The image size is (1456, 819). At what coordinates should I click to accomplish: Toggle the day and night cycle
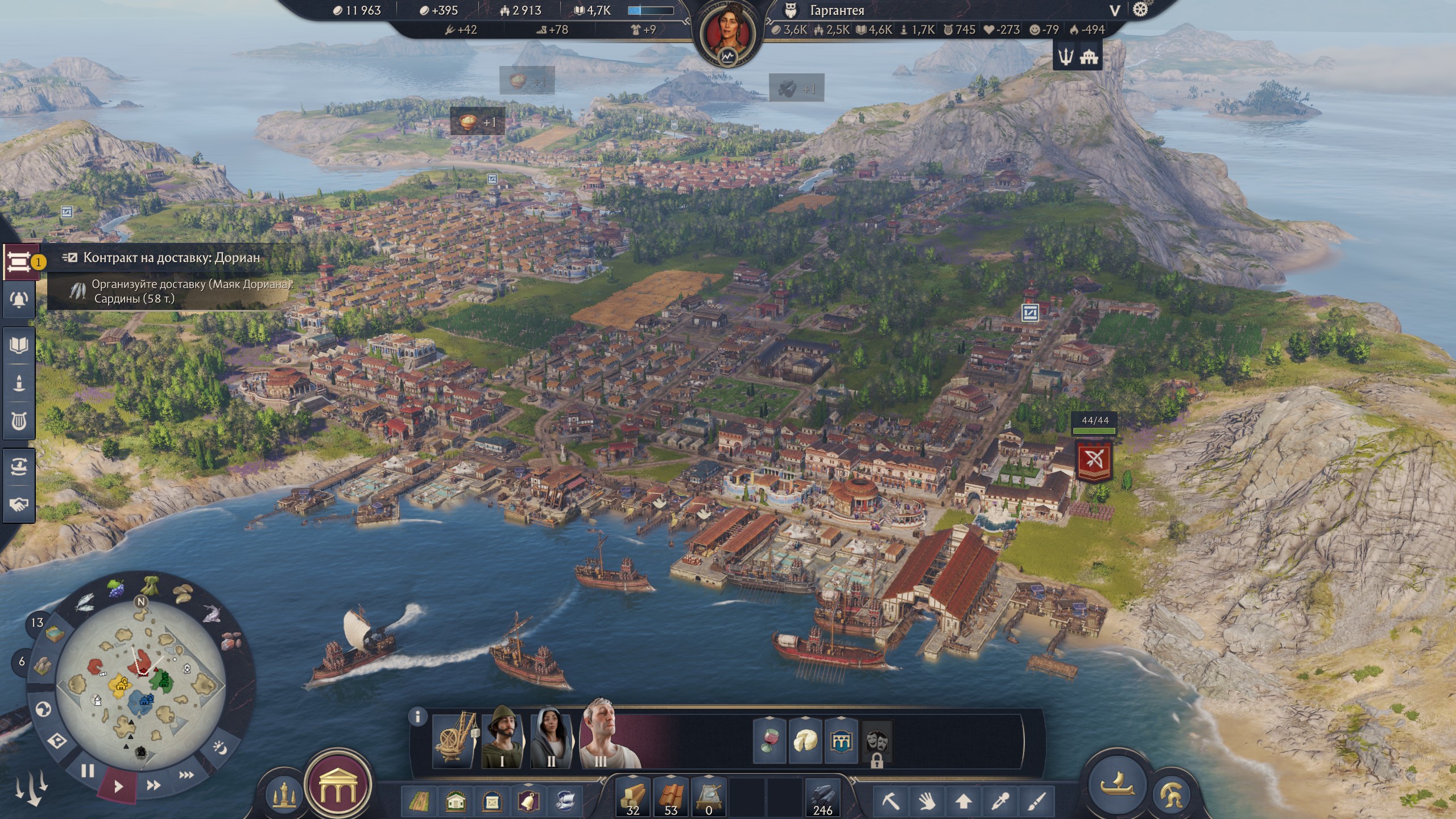220,747
